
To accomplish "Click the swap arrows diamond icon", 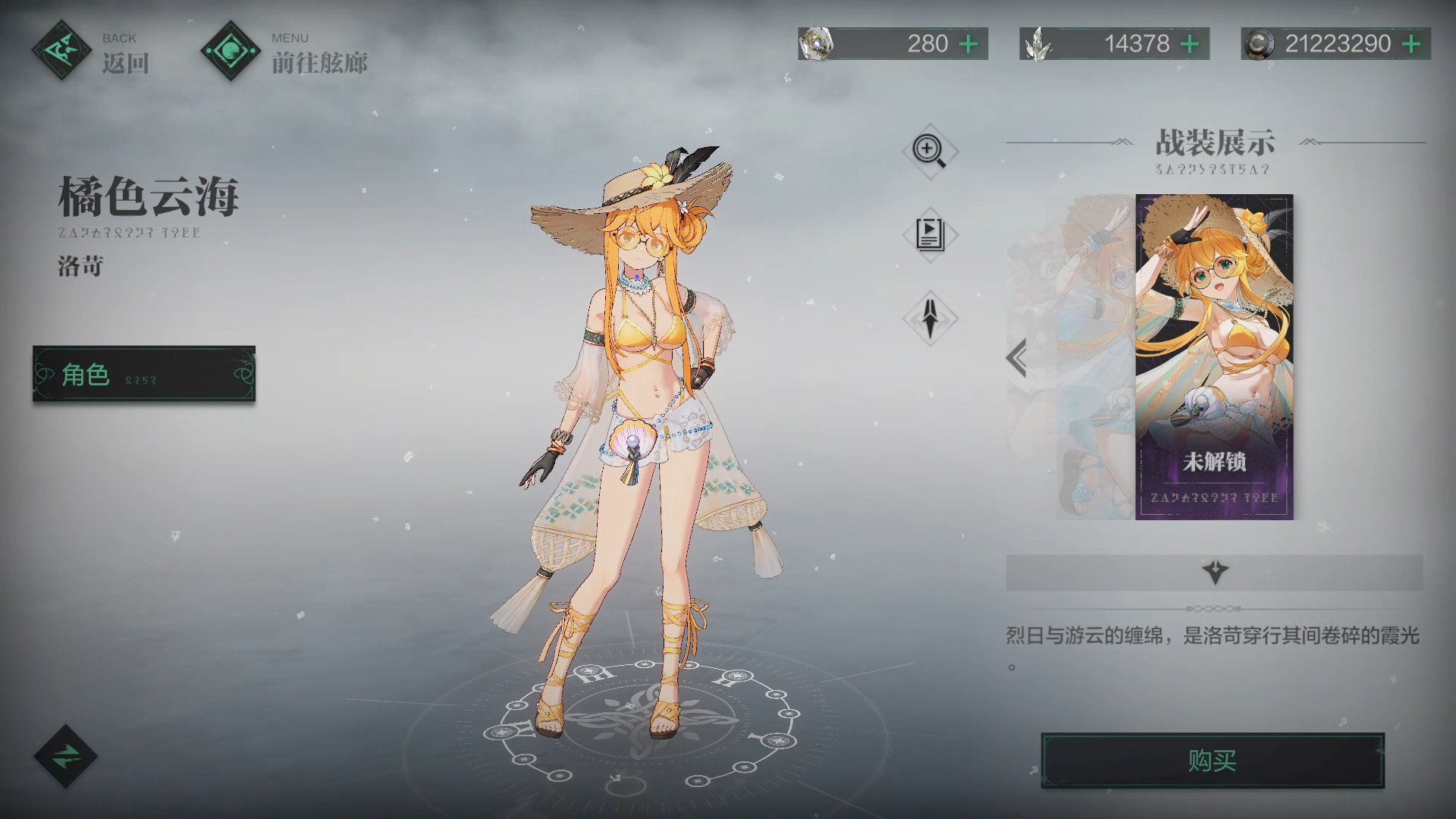I will tap(66, 756).
